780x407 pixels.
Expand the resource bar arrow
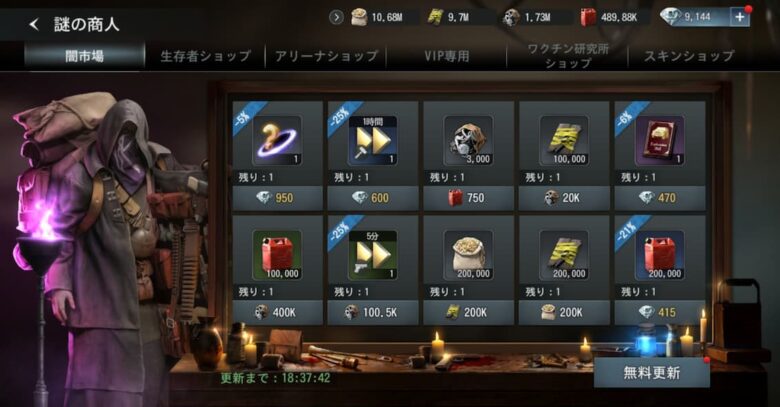point(337,17)
